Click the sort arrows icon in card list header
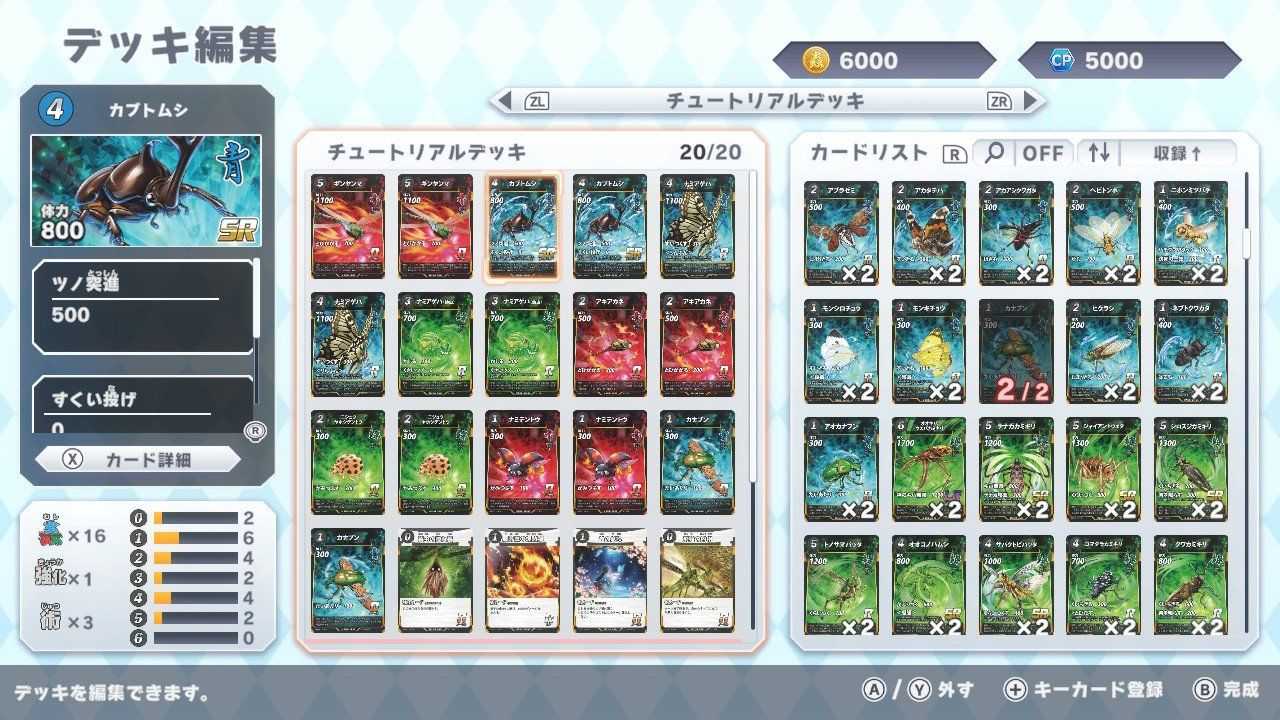The width and height of the screenshot is (1280, 720). click(x=1098, y=152)
